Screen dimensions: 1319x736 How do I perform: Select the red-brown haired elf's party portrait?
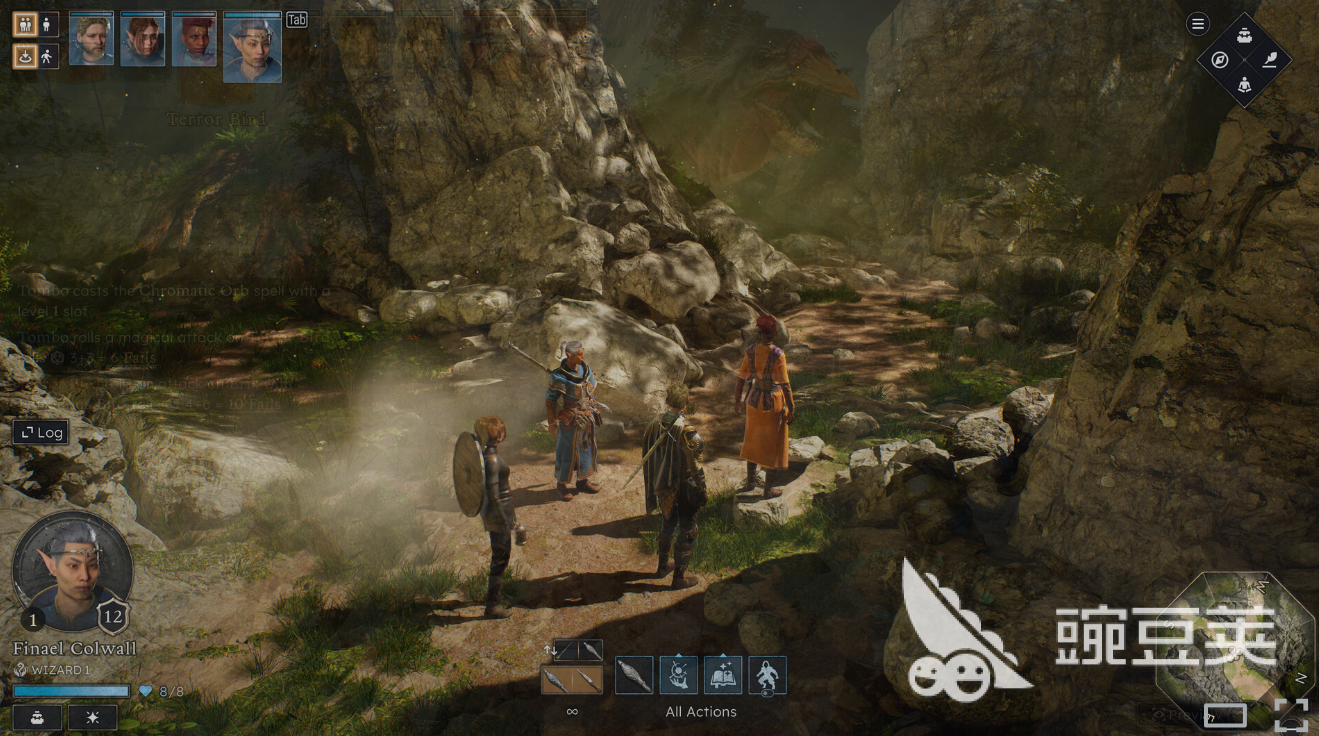[142, 40]
